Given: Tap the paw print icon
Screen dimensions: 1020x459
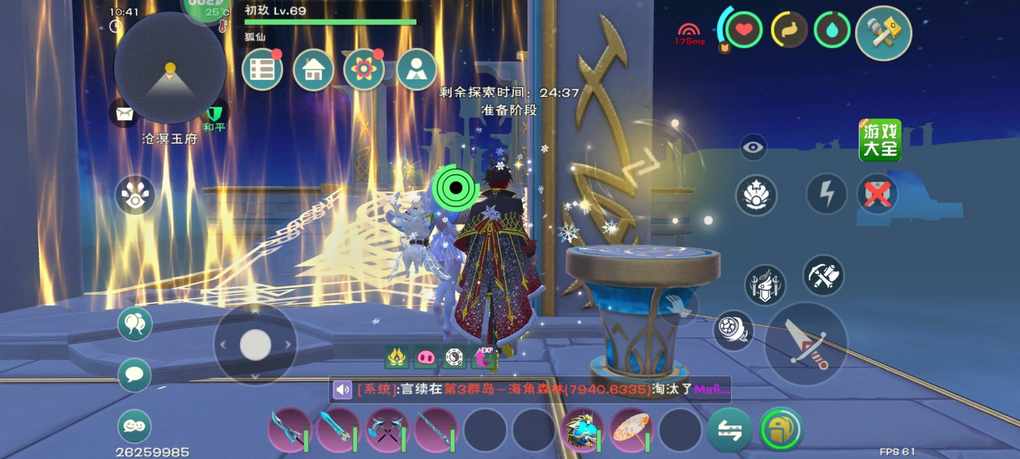Looking at the screenshot, I should [135, 195].
